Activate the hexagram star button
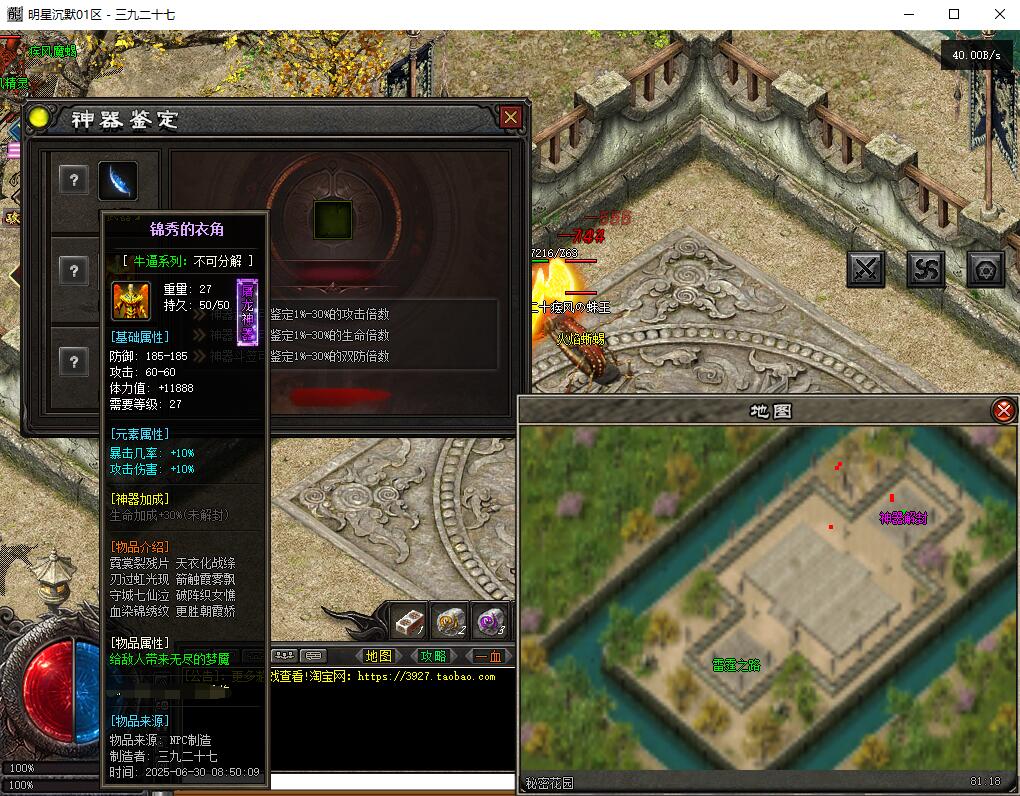Image resolution: width=1020 pixels, height=796 pixels. [x=986, y=268]
